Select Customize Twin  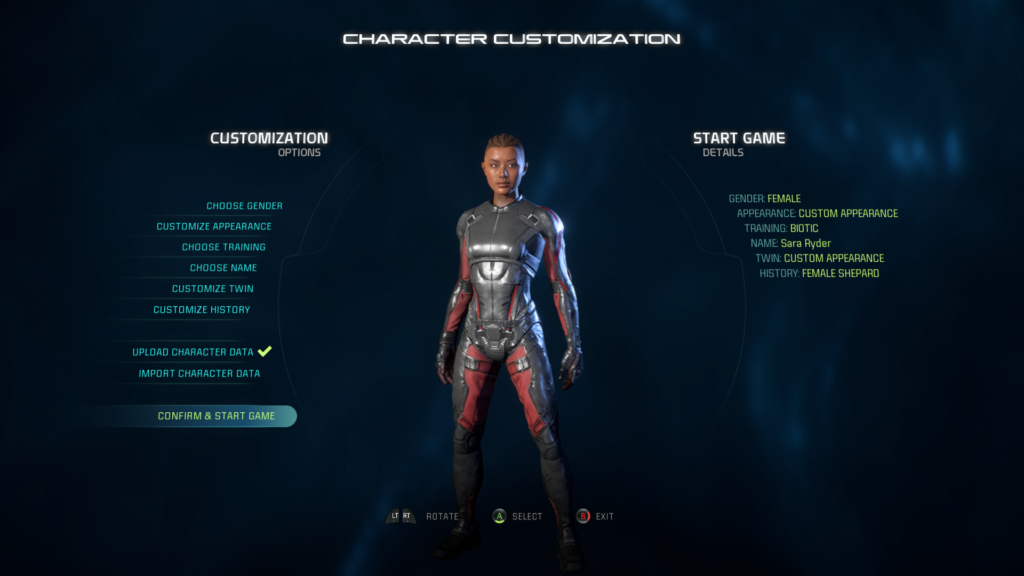click(212, 289)
